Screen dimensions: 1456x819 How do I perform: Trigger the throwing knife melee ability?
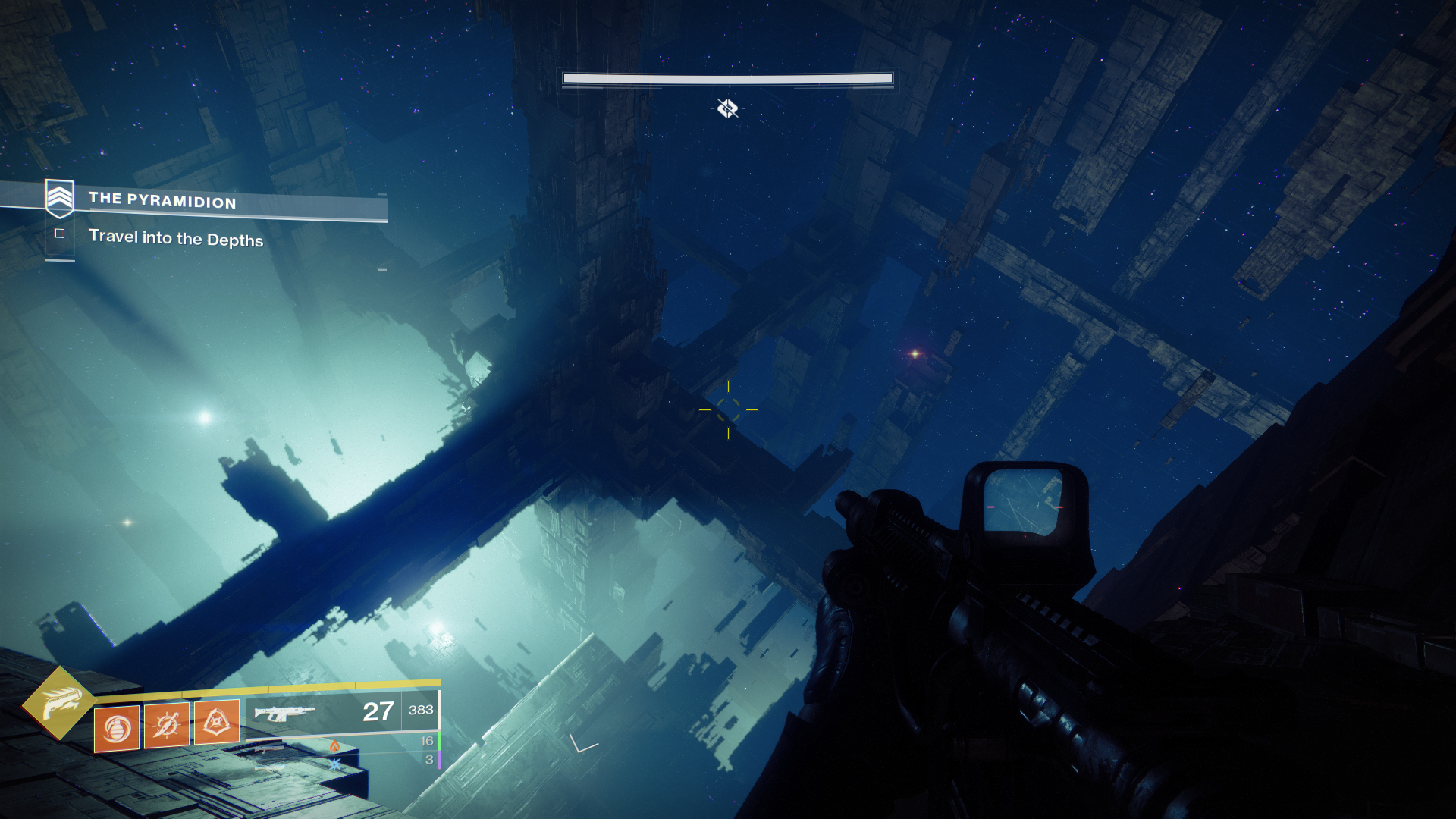click(x=167, y=725)
